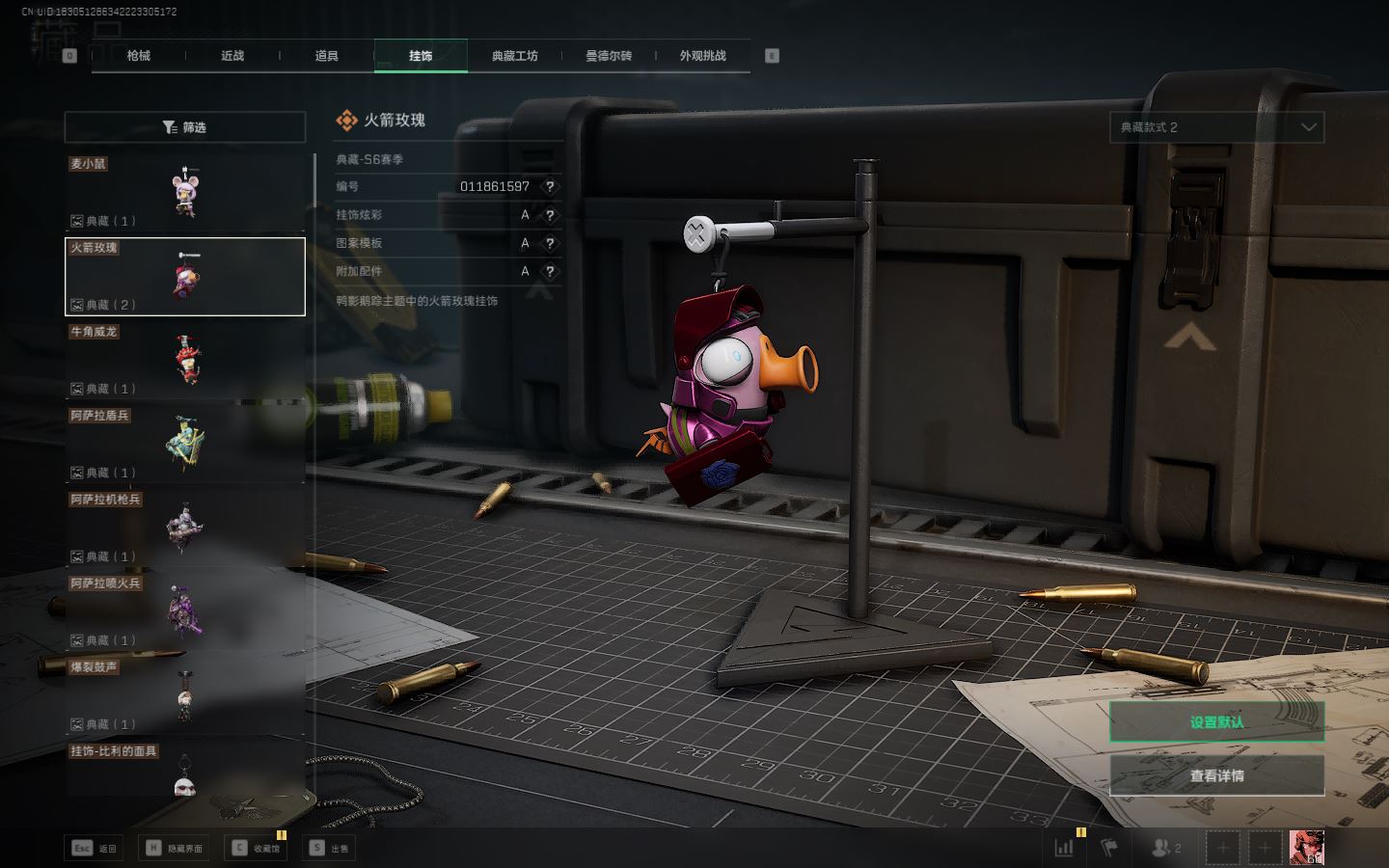1389x868 pixels.
Task: Choose the 牛角威龙 charm entry
Action: click(185, 361)
